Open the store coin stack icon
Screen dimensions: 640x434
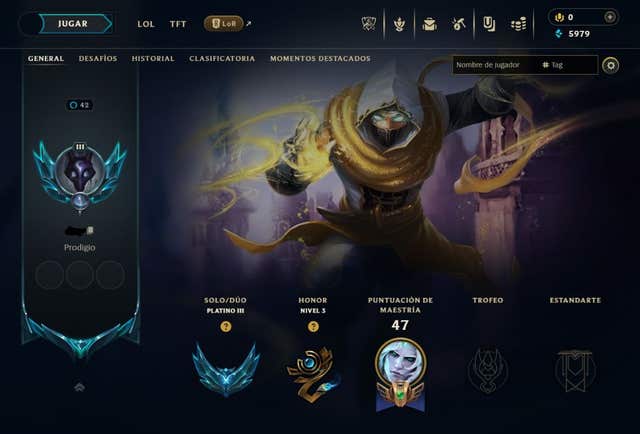tap(518, 24)
